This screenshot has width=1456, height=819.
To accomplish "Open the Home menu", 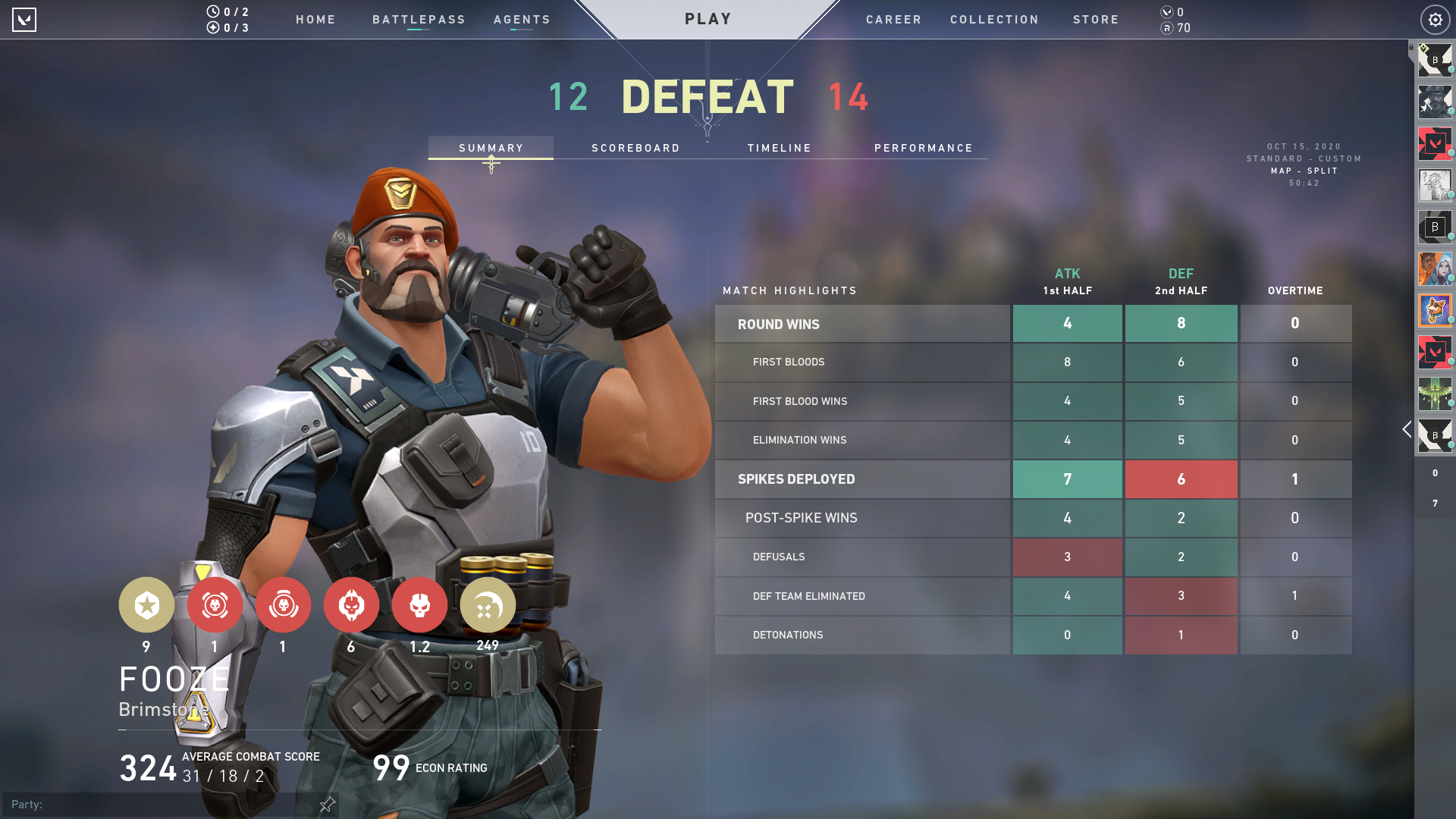I will [x=315, y=20].
